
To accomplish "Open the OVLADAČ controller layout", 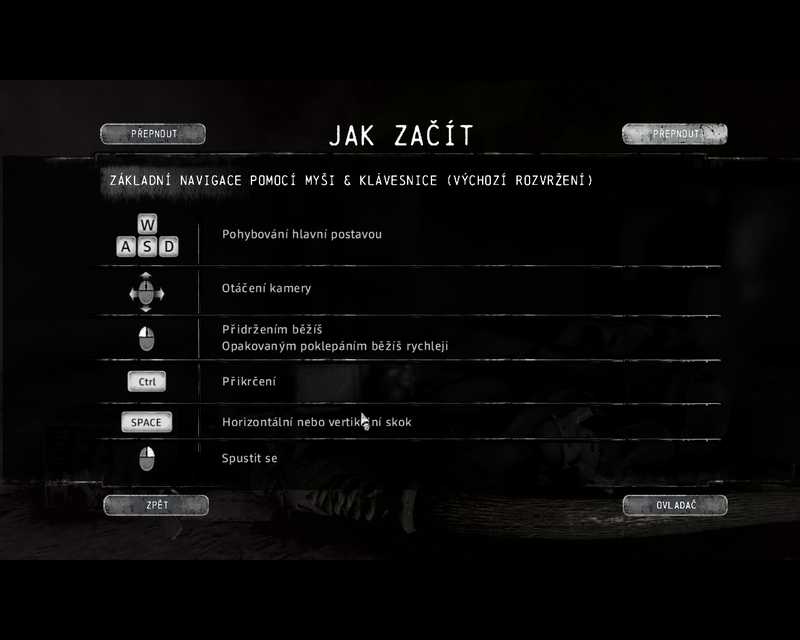I will tap(675, 505).
